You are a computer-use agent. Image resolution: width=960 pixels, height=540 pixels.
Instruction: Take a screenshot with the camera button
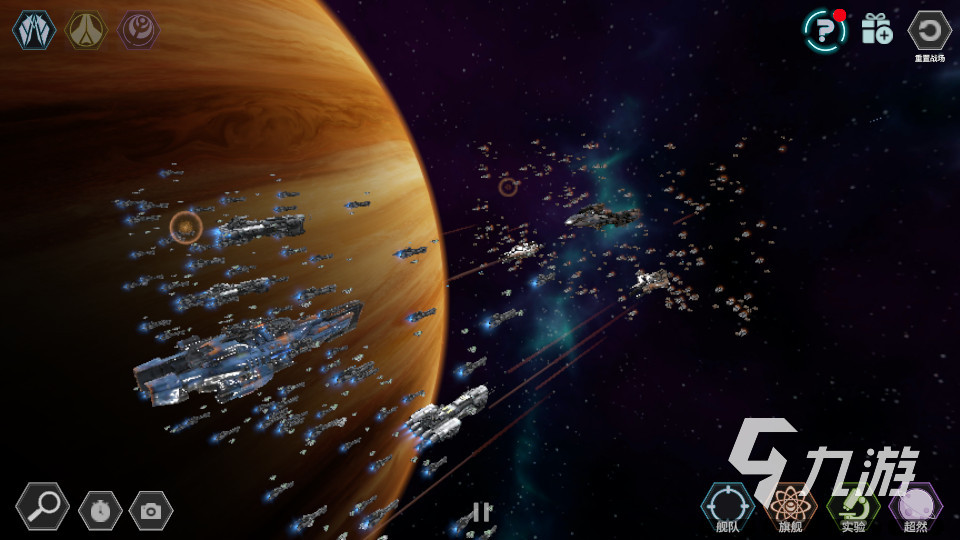151,511
